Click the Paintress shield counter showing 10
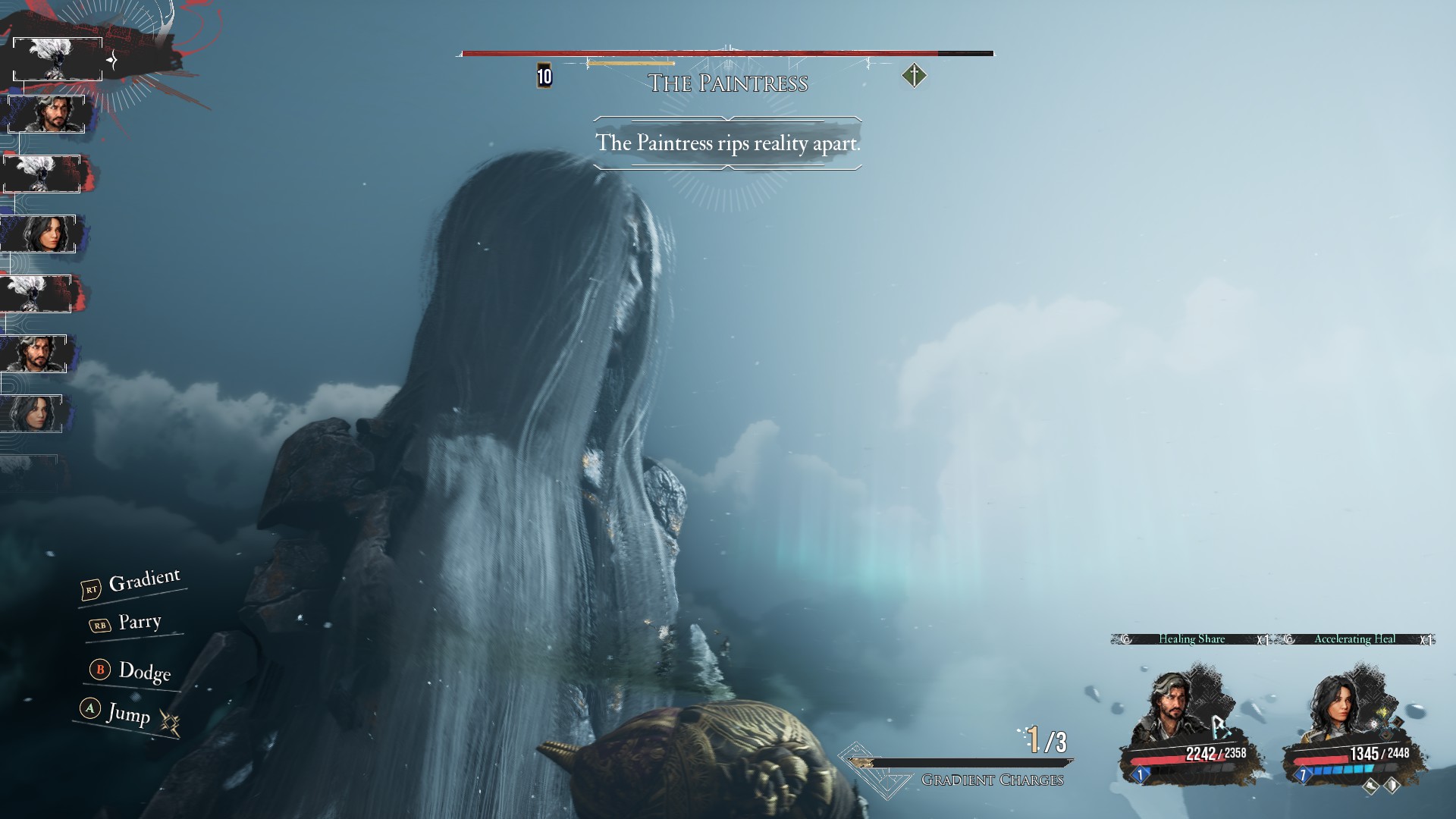This screenshot has width=1456, height=819. (544, 76)
